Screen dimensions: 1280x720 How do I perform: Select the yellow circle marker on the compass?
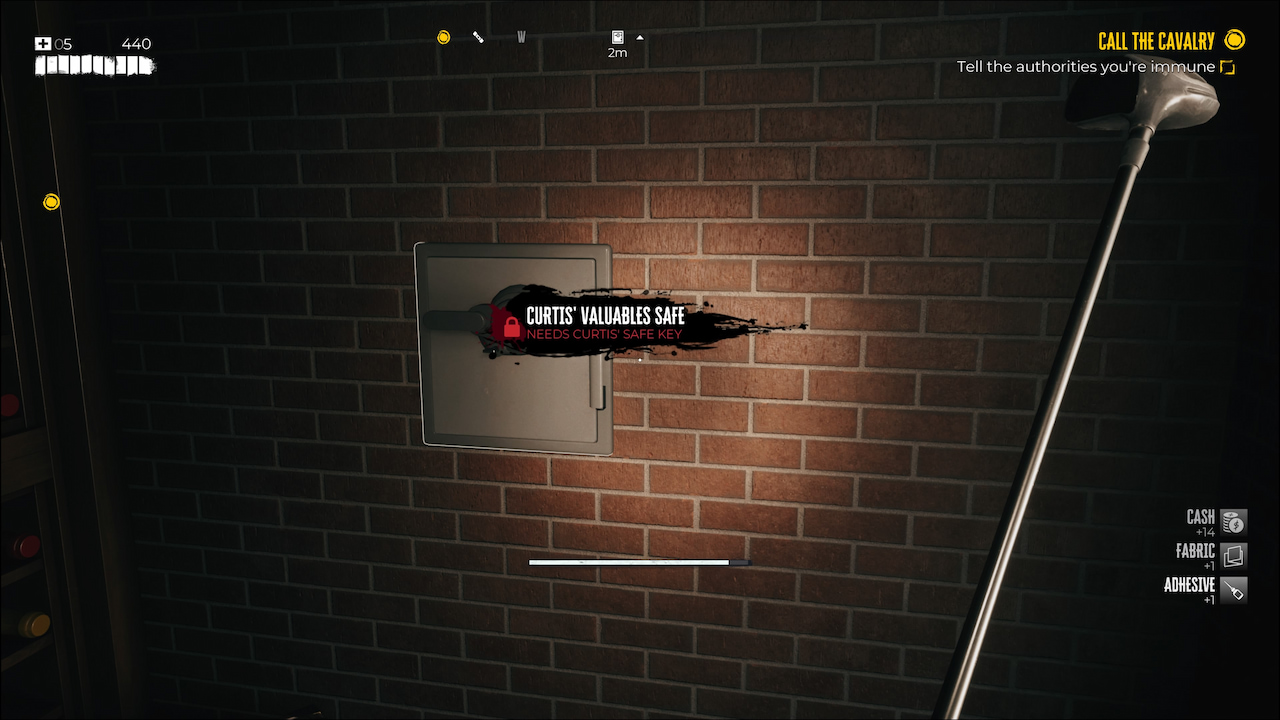(443, 37)
